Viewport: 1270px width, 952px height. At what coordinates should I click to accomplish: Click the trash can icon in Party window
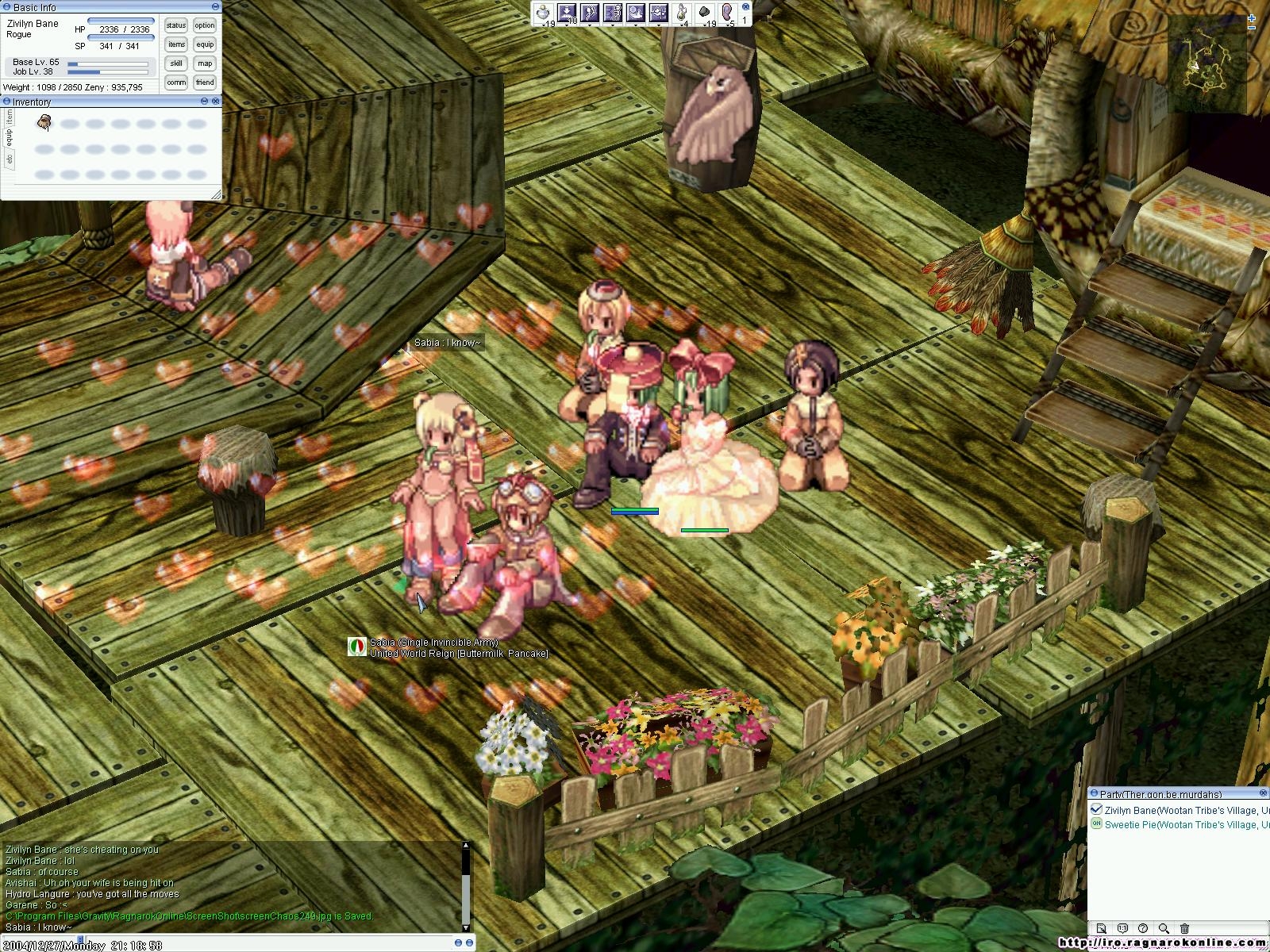(1184, 928)
